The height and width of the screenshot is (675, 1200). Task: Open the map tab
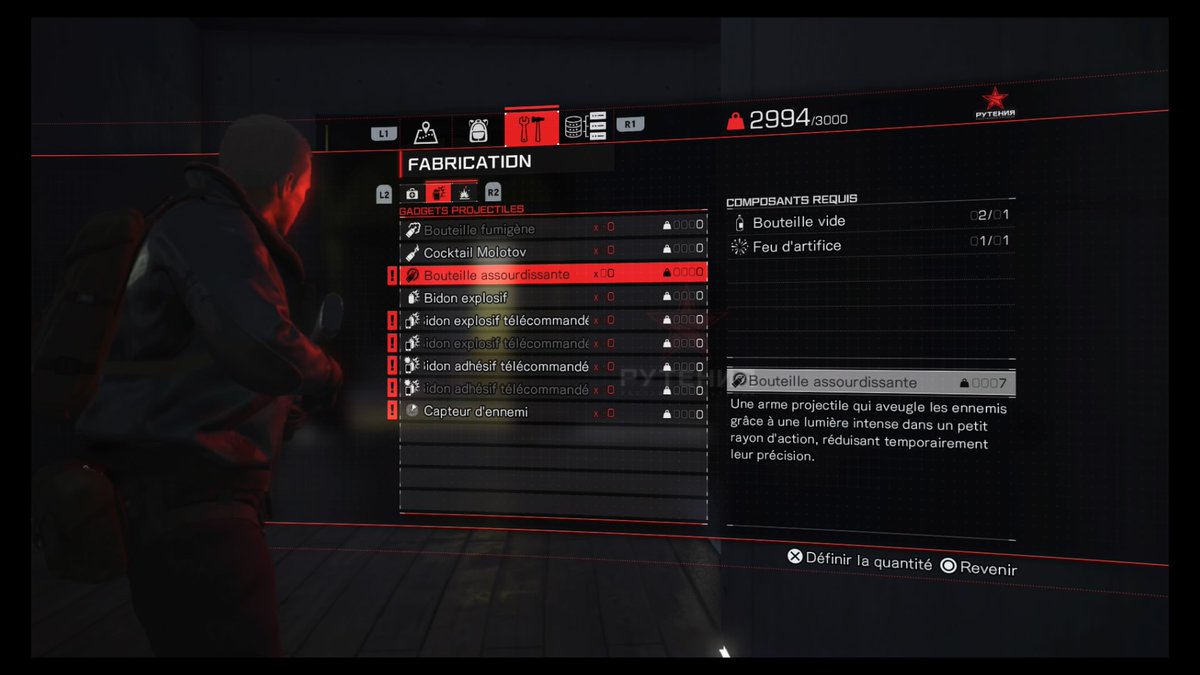(426, 130)
